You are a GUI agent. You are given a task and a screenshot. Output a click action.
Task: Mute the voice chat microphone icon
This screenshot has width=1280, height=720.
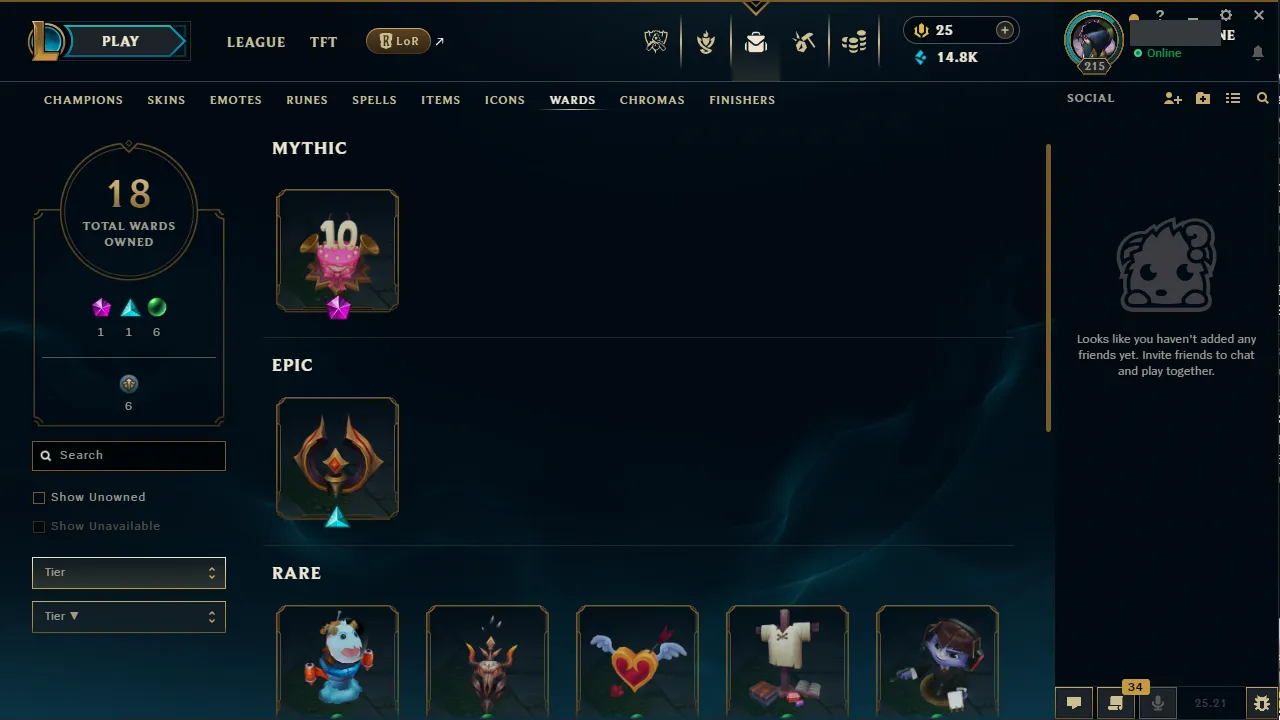(1157, 702)
